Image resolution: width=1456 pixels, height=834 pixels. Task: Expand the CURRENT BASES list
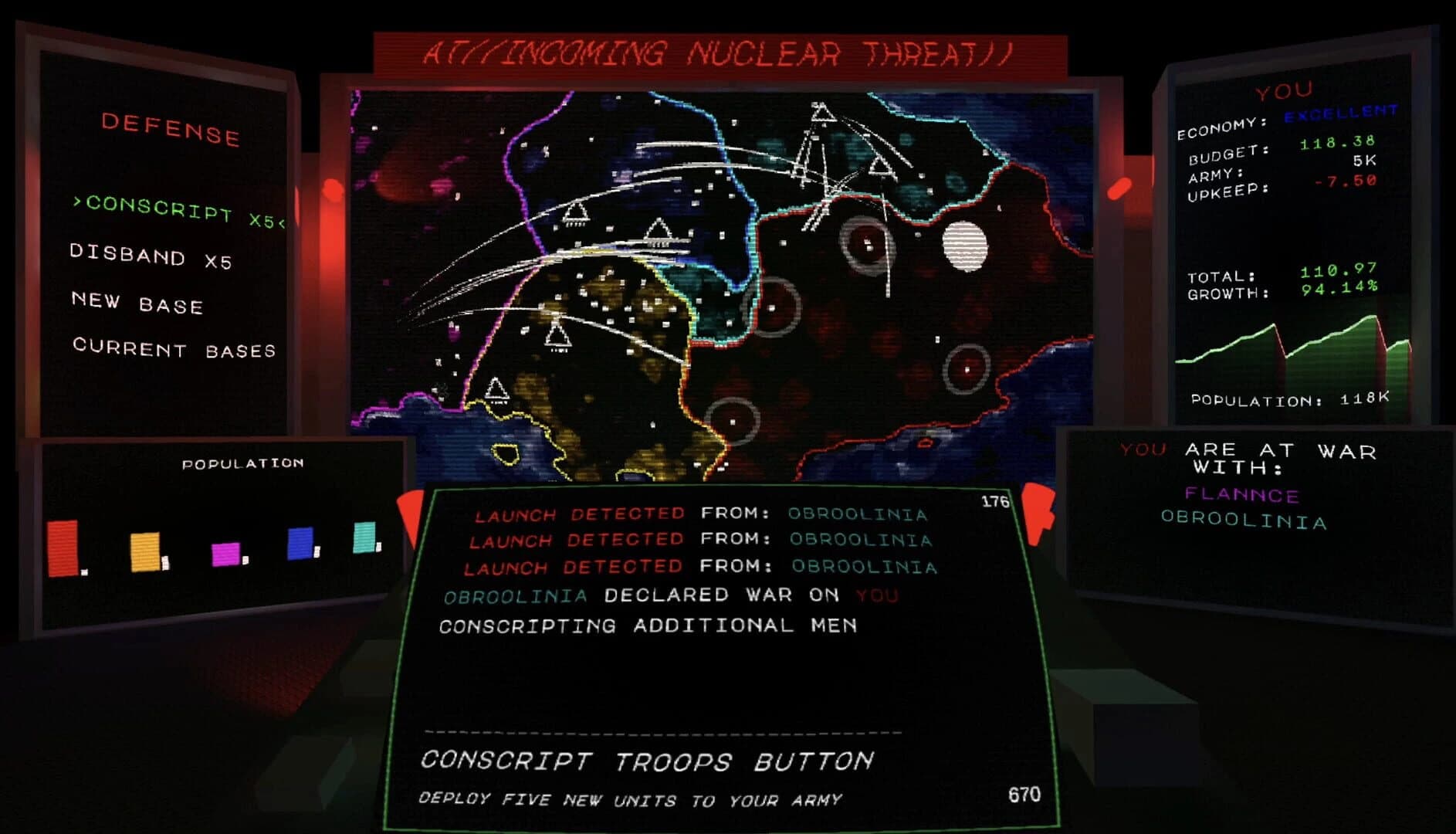(x=176, y=351)
